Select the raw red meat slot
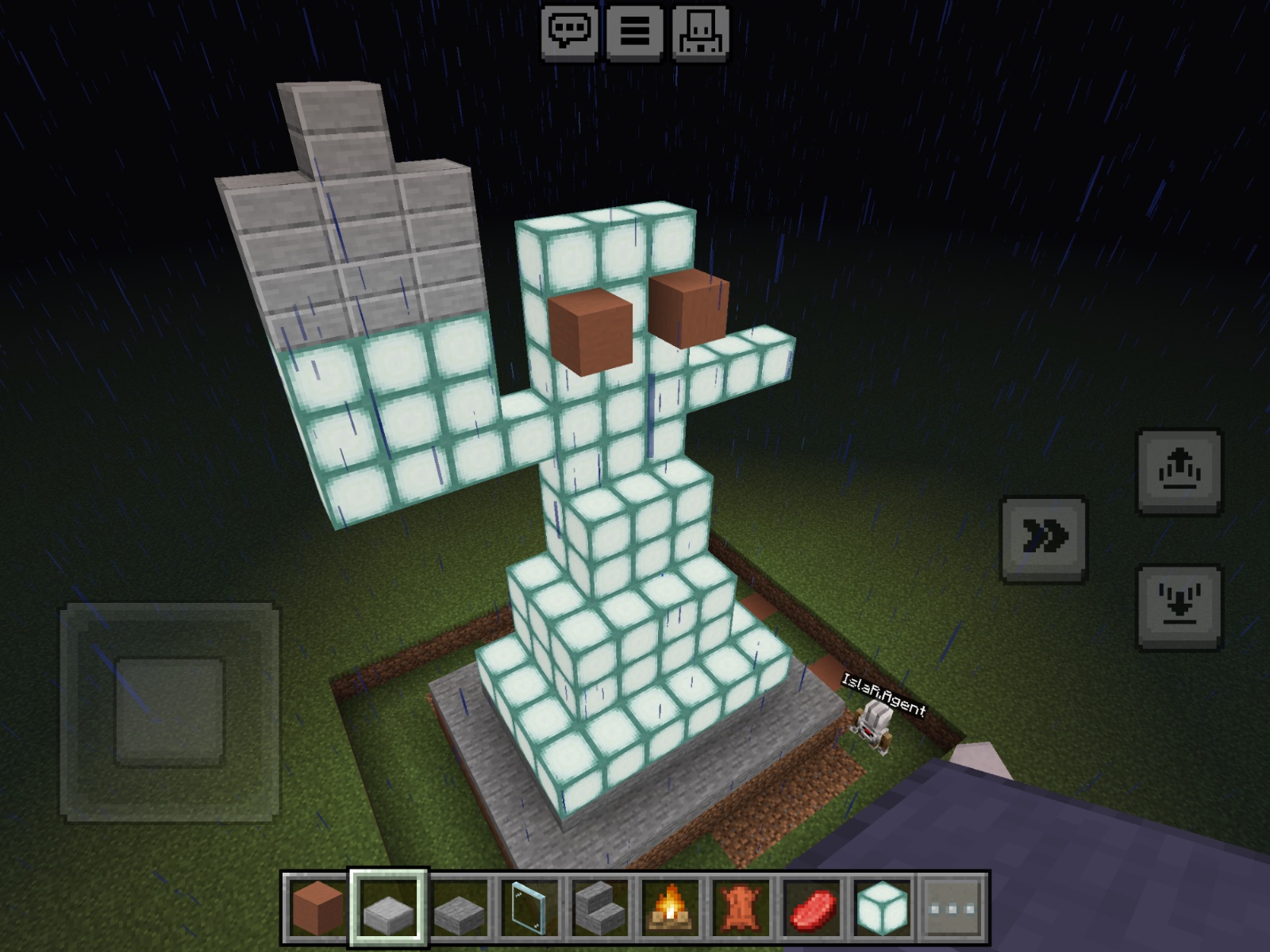This screenshot has width=1270, height=952. (x=811, y=908)
